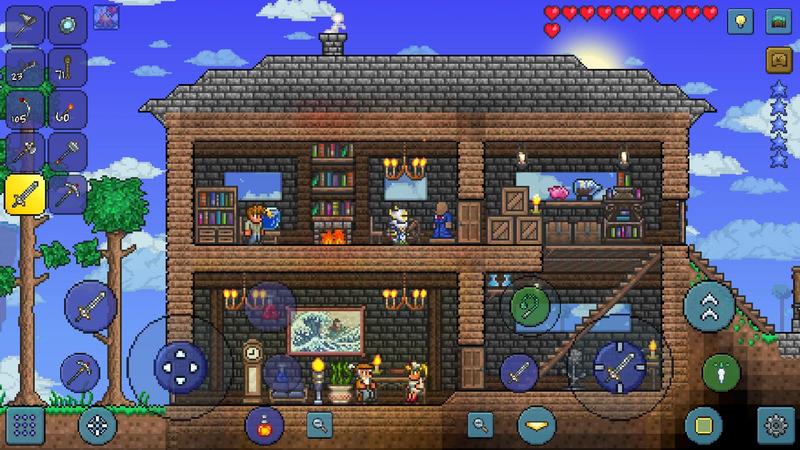
Task: Tap the sword attack joystick
Action: click(x=617, y=364)
